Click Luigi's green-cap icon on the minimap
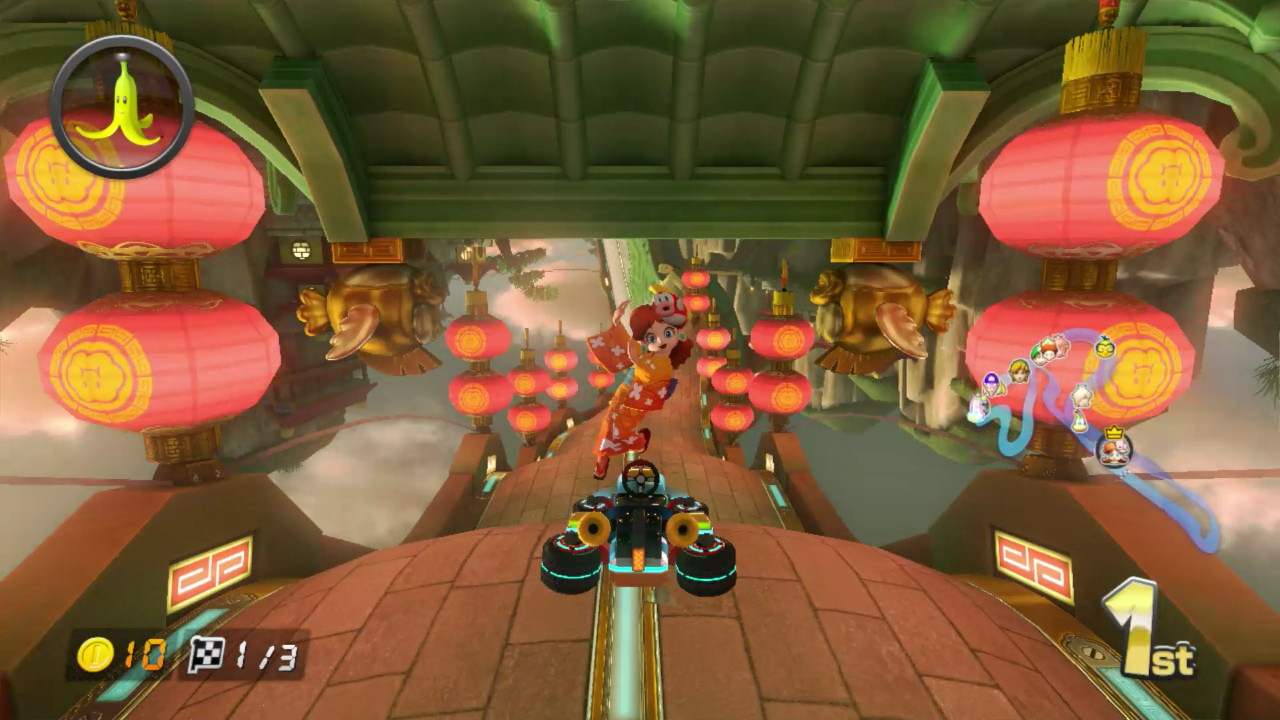Viewport: 1280px width, 720px height. click(x=1037, y=352)
